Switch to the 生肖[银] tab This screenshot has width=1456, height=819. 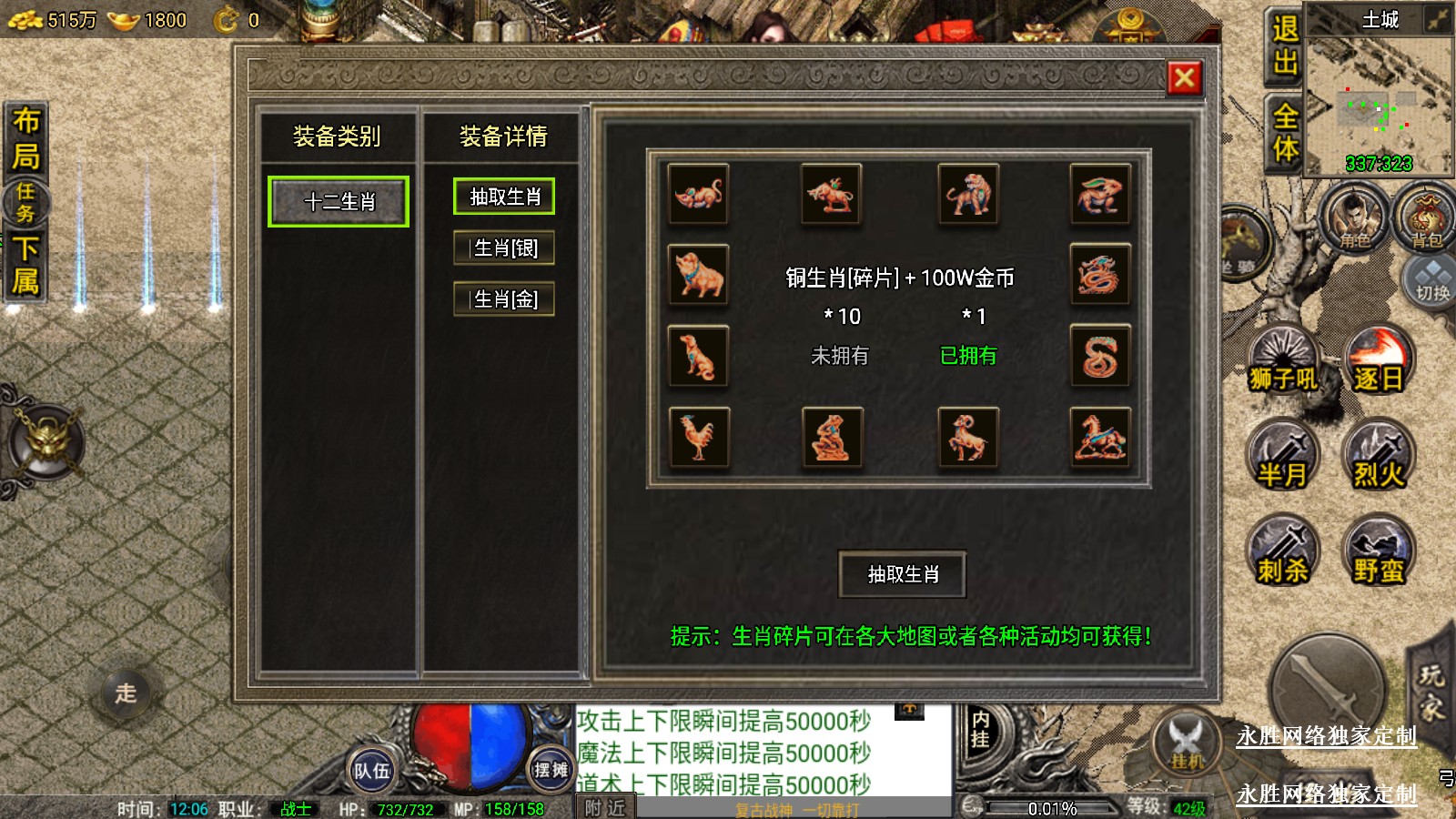504,248
